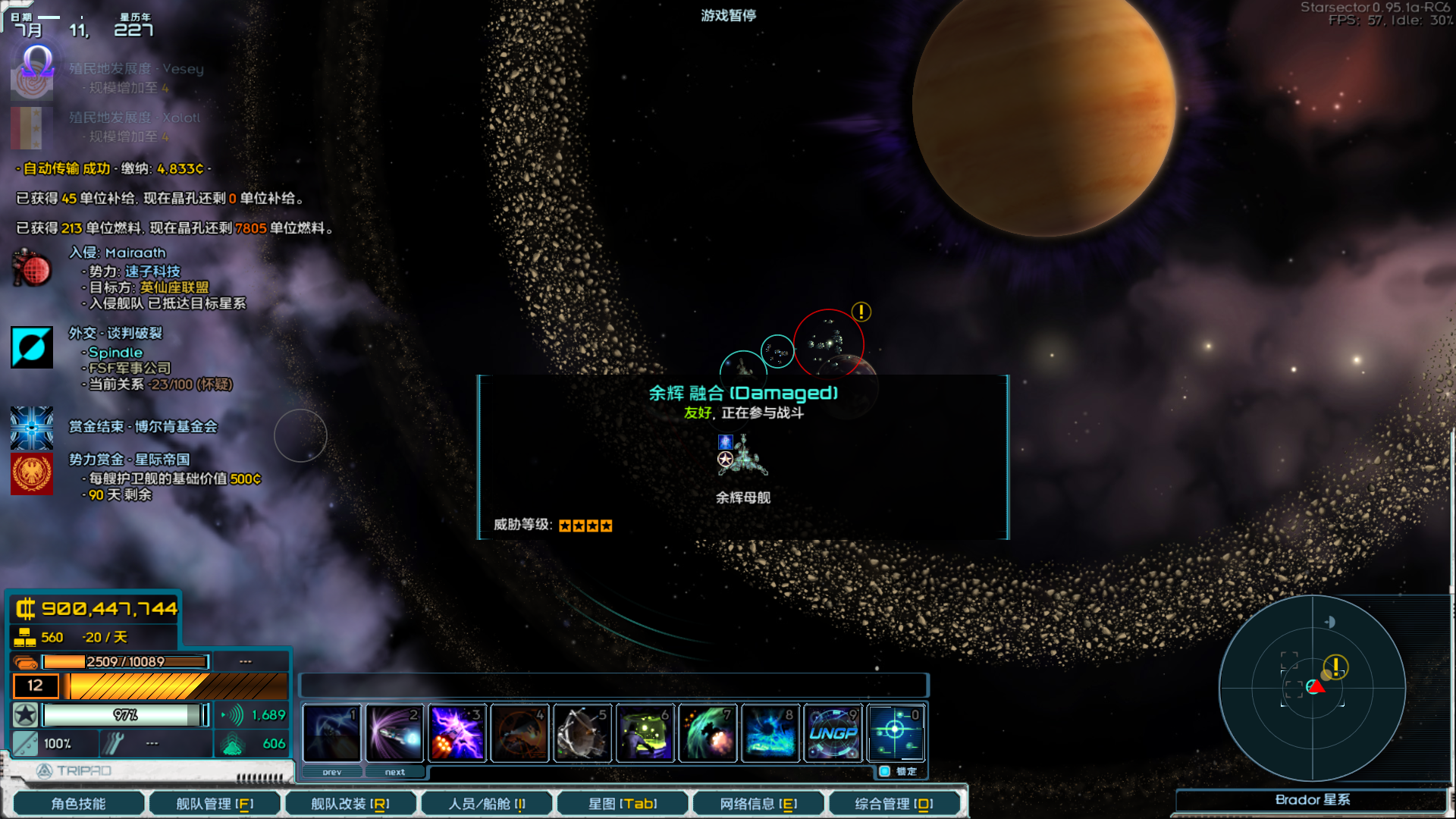Activate the purple lightning ability in slot 3
This screenshot has height=819, width=1456.
pos(457,733)
